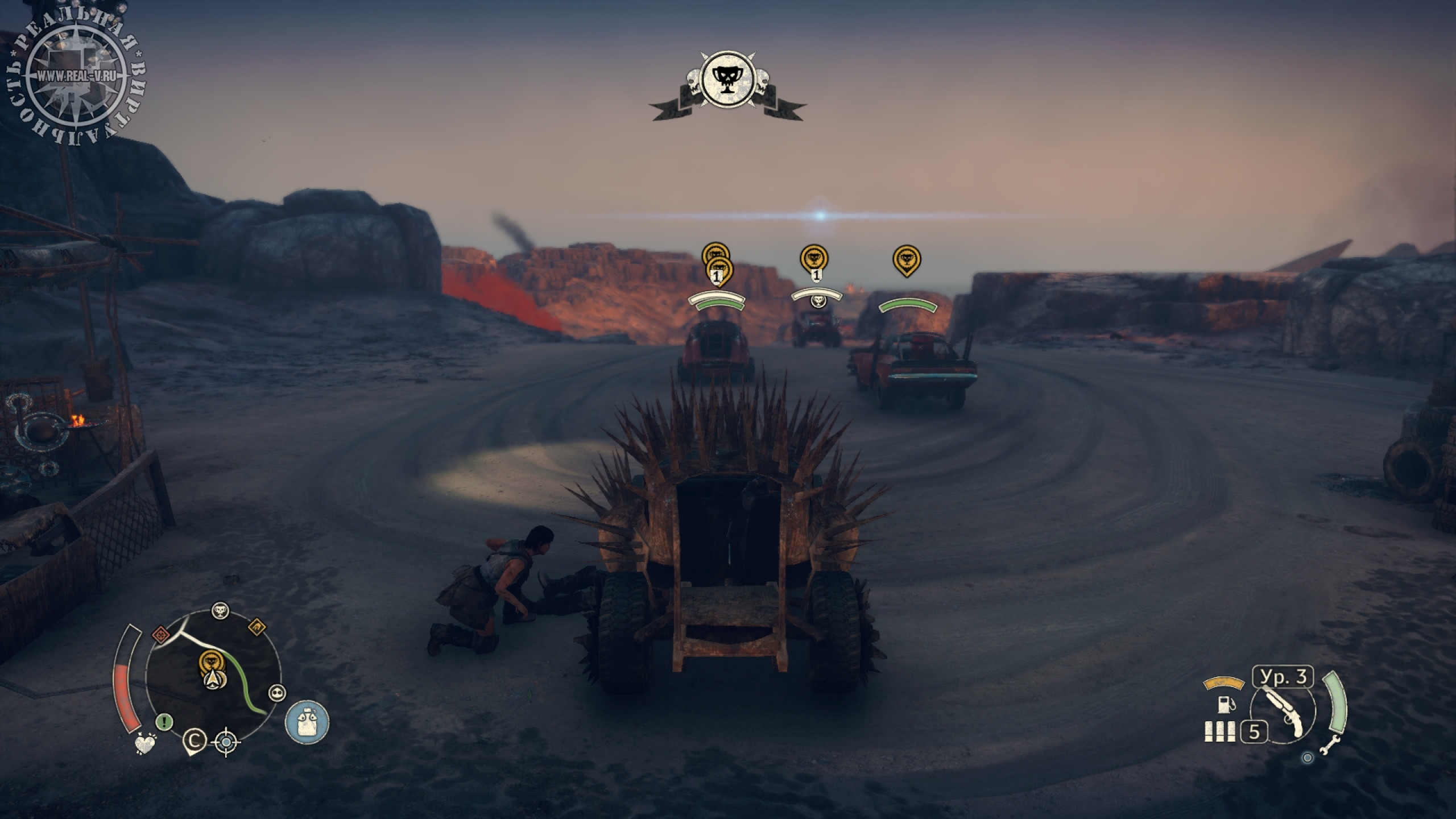
Task: Select the skull trophy marker on minimap edge
Action: (x=221, y=611)
